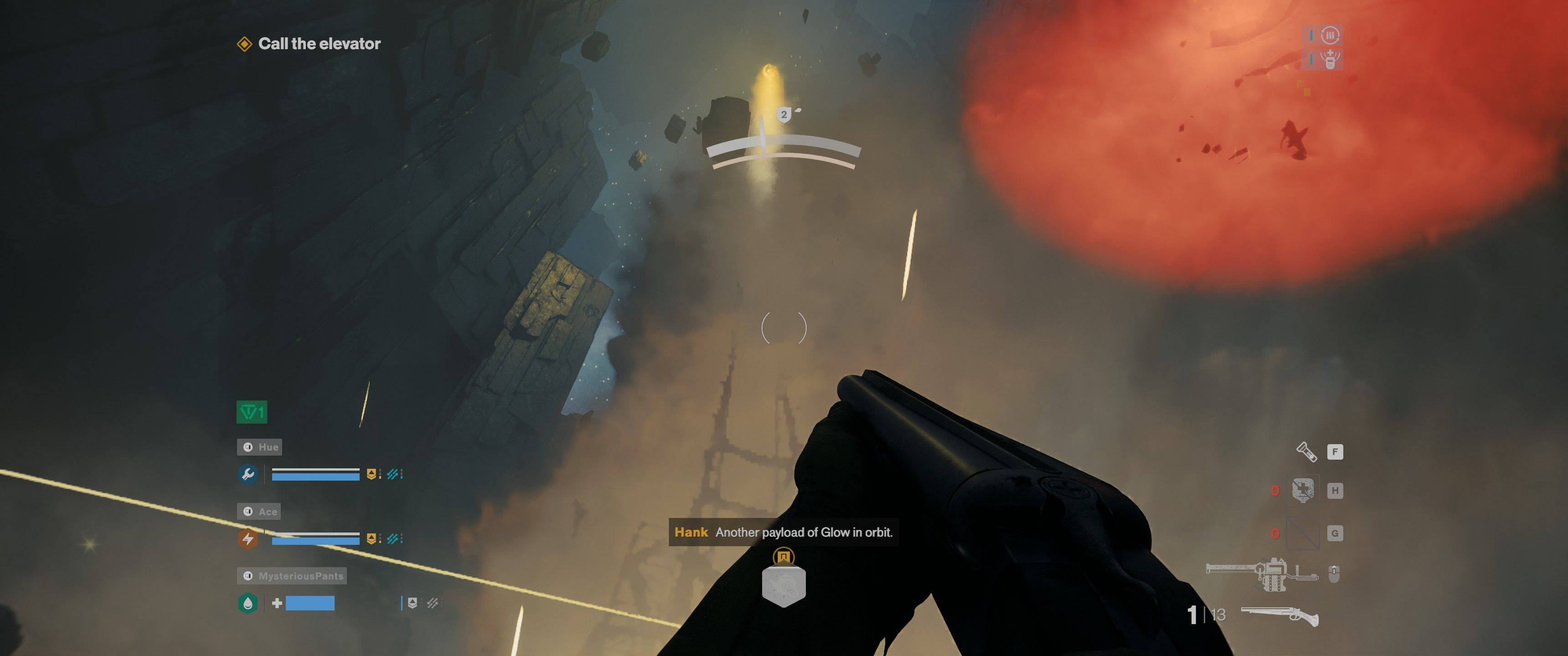Select the crossed-out empty grenade slot
1568x656 pixels.
[x=1303, y=534]
